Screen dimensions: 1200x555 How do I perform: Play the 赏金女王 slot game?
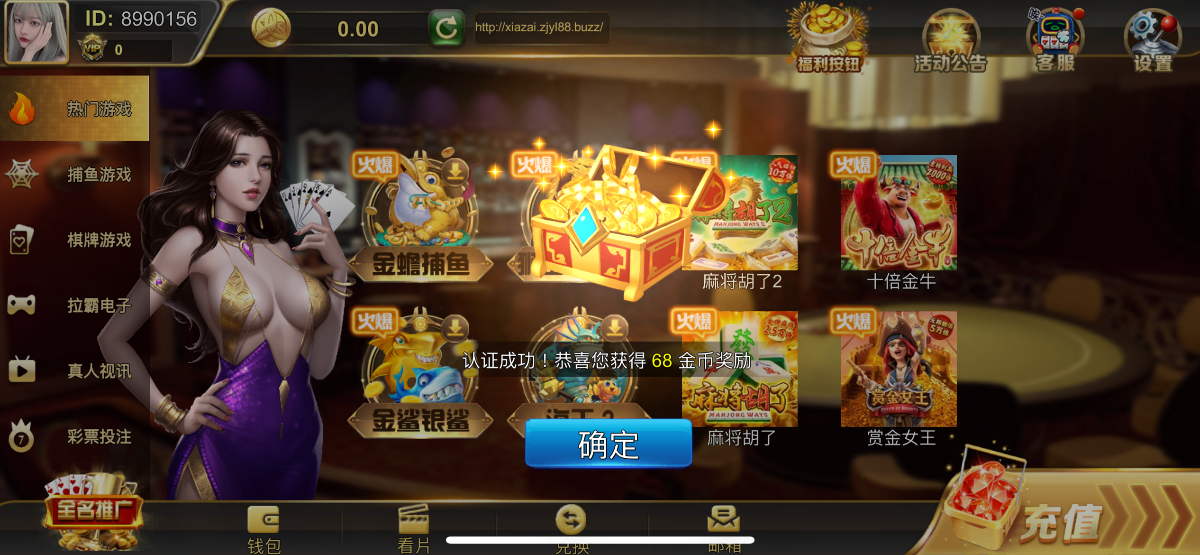(899, 369)
